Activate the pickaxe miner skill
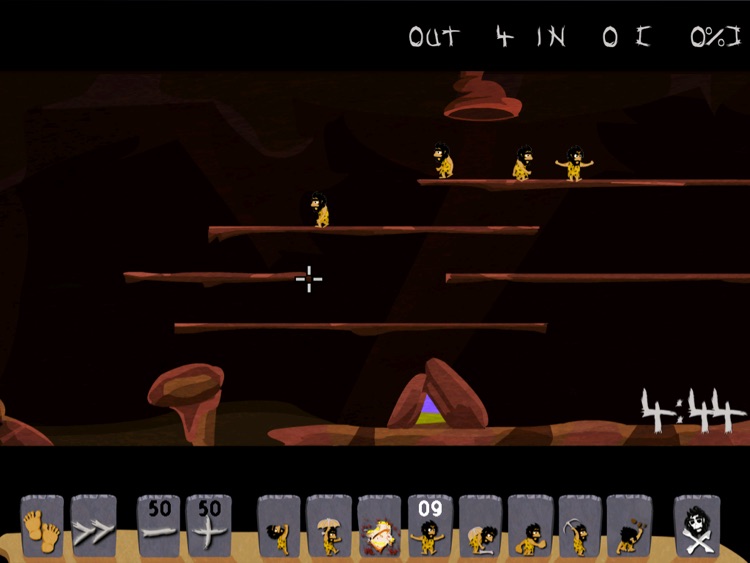The height and width of the screenshot is (563, 750). pos(580,525)
